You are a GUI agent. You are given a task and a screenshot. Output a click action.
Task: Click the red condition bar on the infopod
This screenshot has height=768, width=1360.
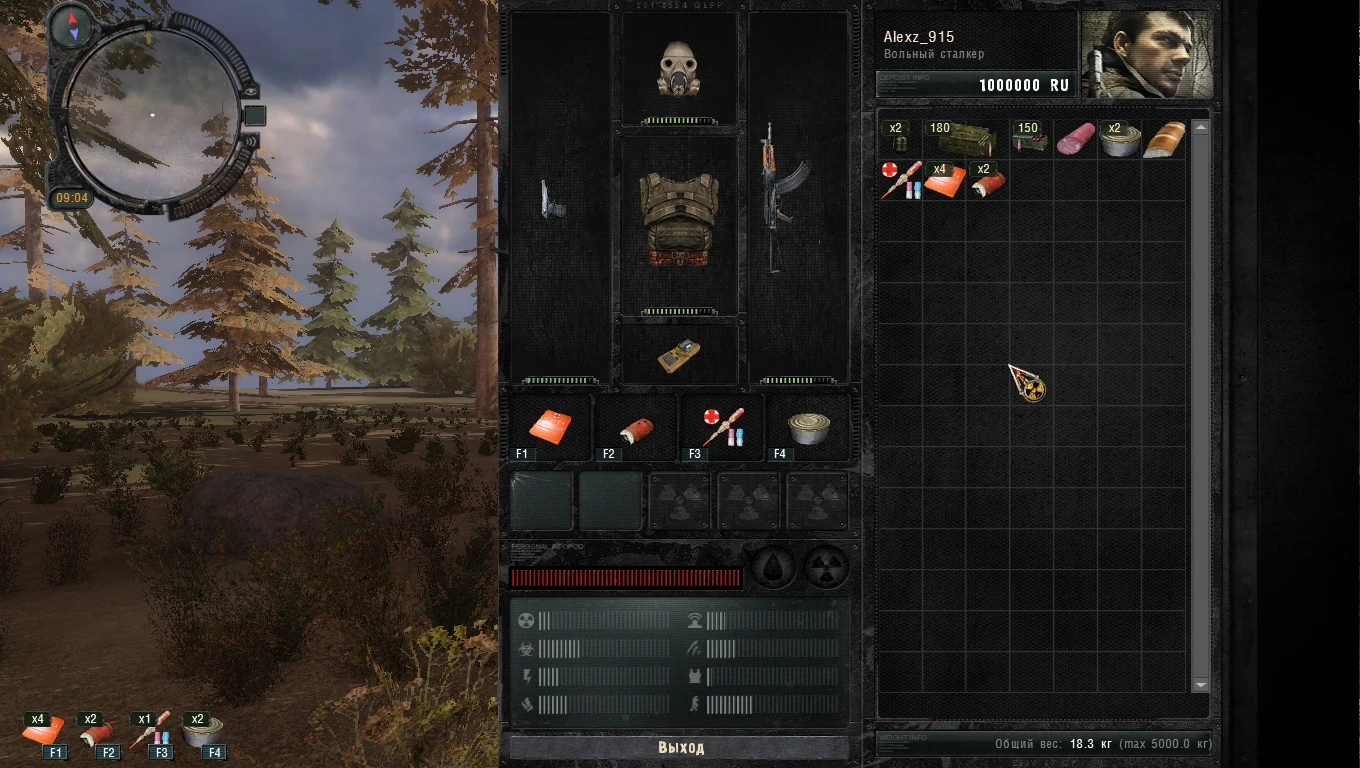[625, 578]
